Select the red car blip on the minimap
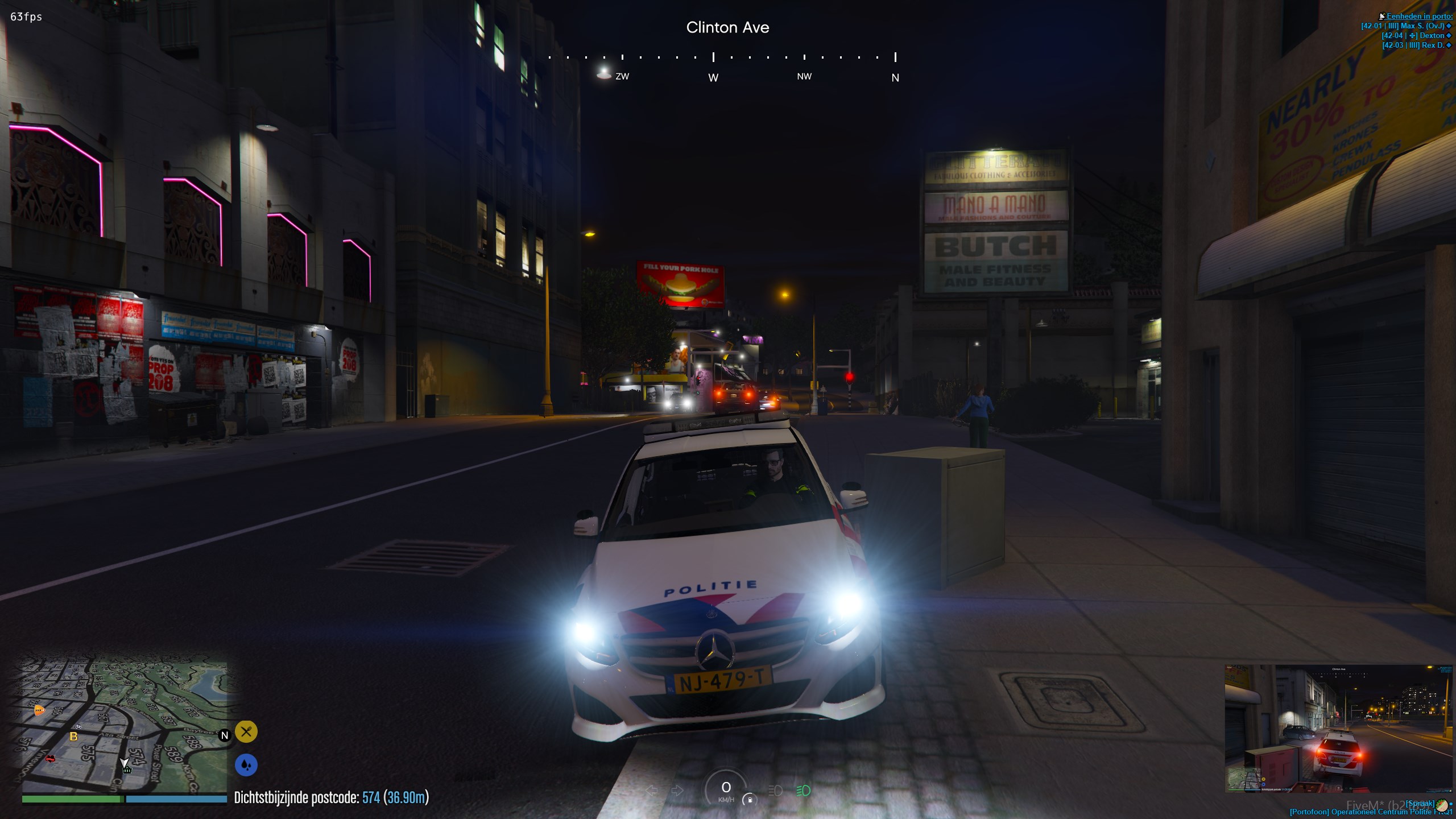1456x819 pixels. [x=51, y=759]
